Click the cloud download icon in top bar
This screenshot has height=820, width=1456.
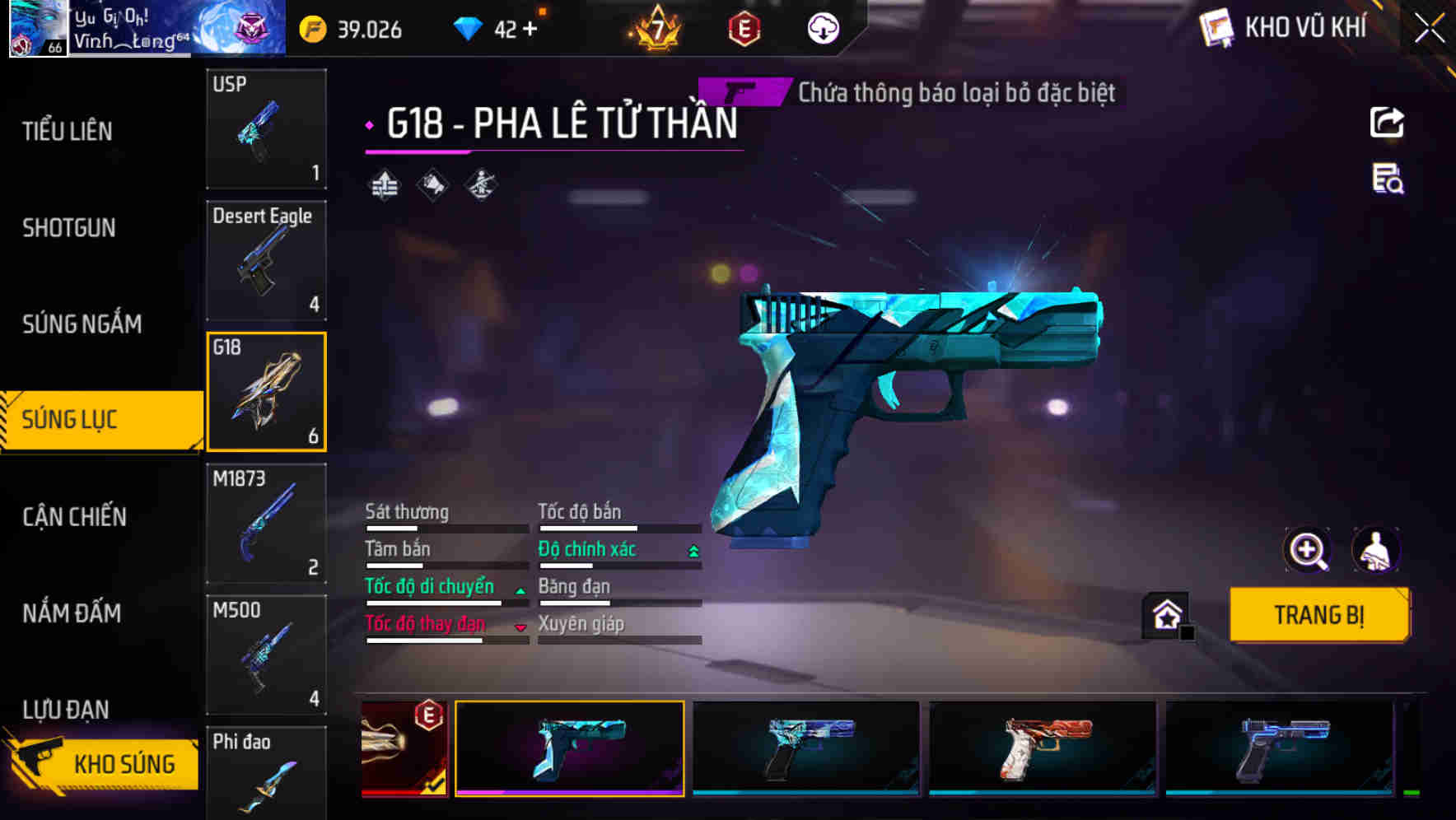823,27
